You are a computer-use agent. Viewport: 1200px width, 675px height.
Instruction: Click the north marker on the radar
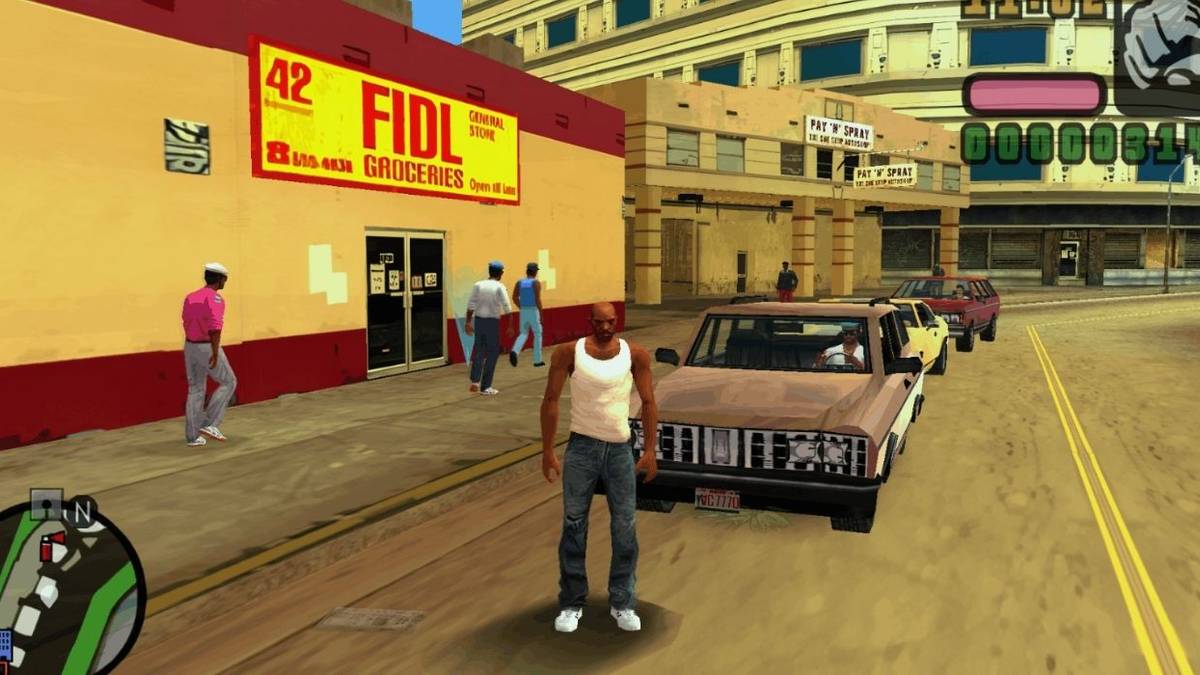(x=82, y=510)
